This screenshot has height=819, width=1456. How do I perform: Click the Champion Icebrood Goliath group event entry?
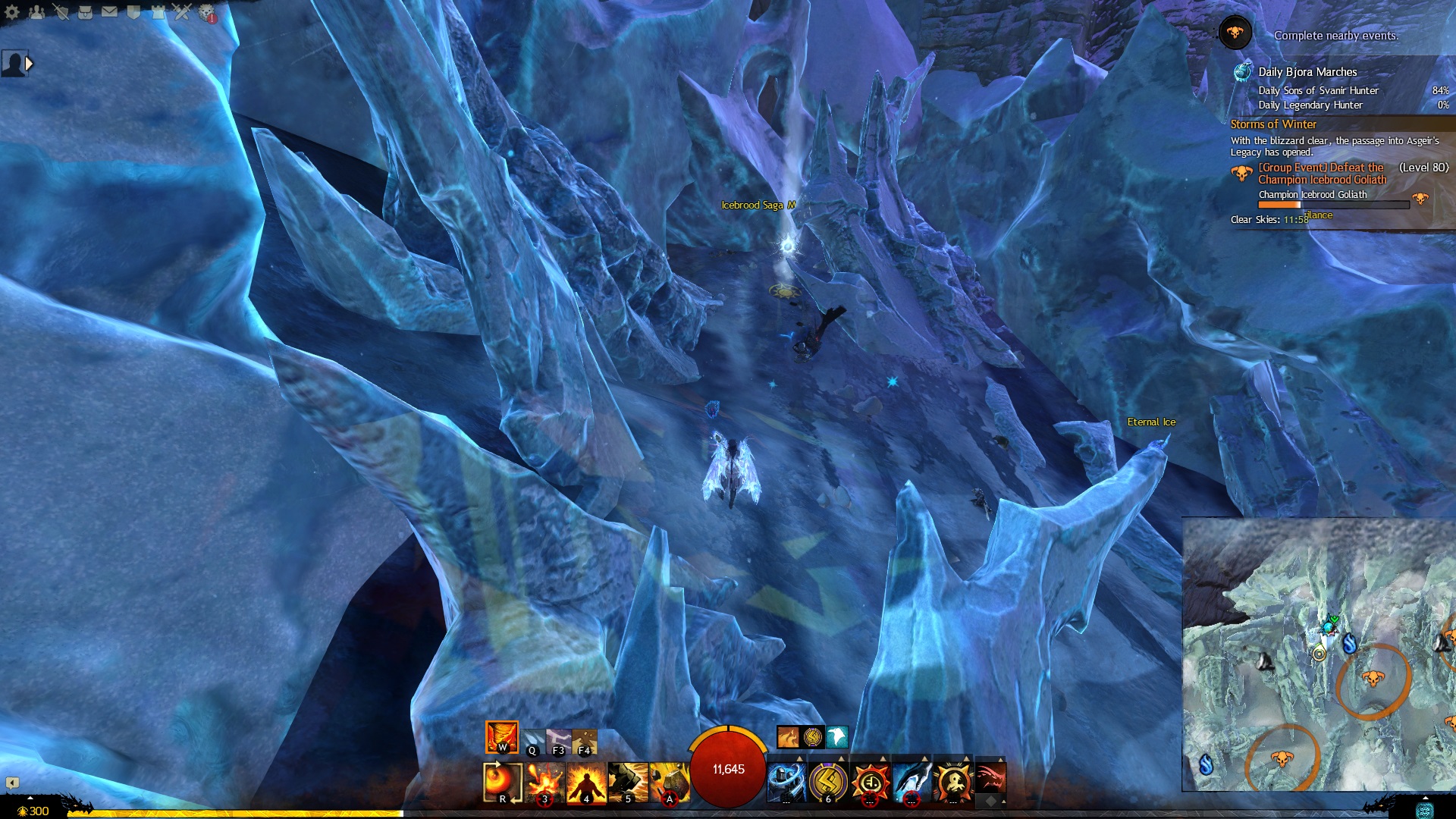click(x=1322, y=174)
